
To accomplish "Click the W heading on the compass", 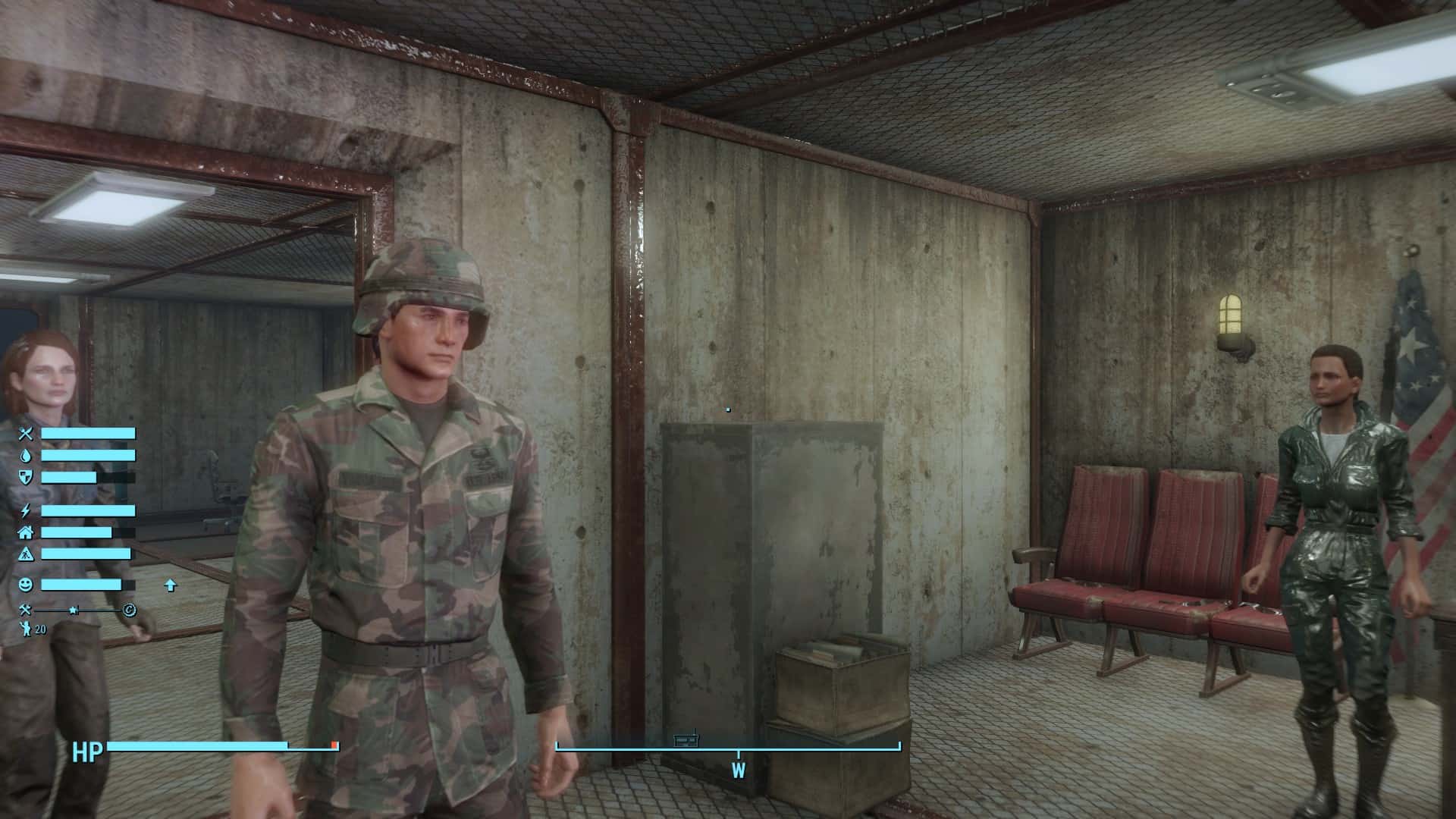I will coord(738,771).
